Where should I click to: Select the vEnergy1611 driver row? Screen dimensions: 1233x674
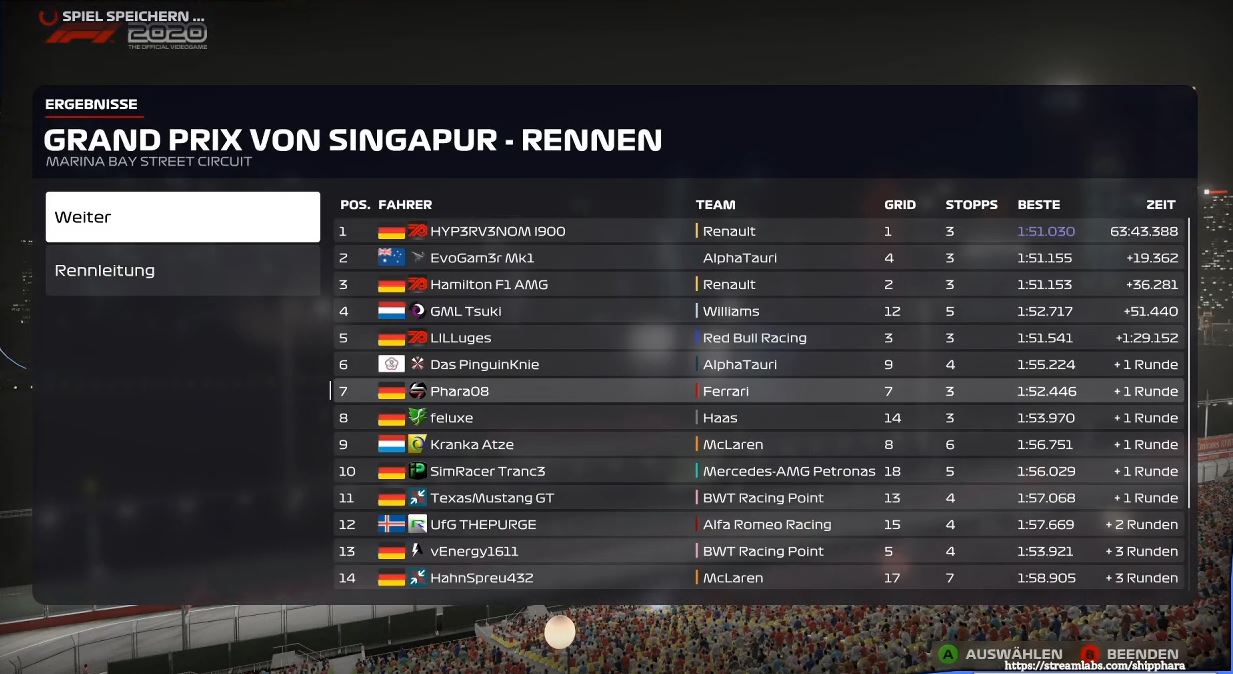[758, 551]
